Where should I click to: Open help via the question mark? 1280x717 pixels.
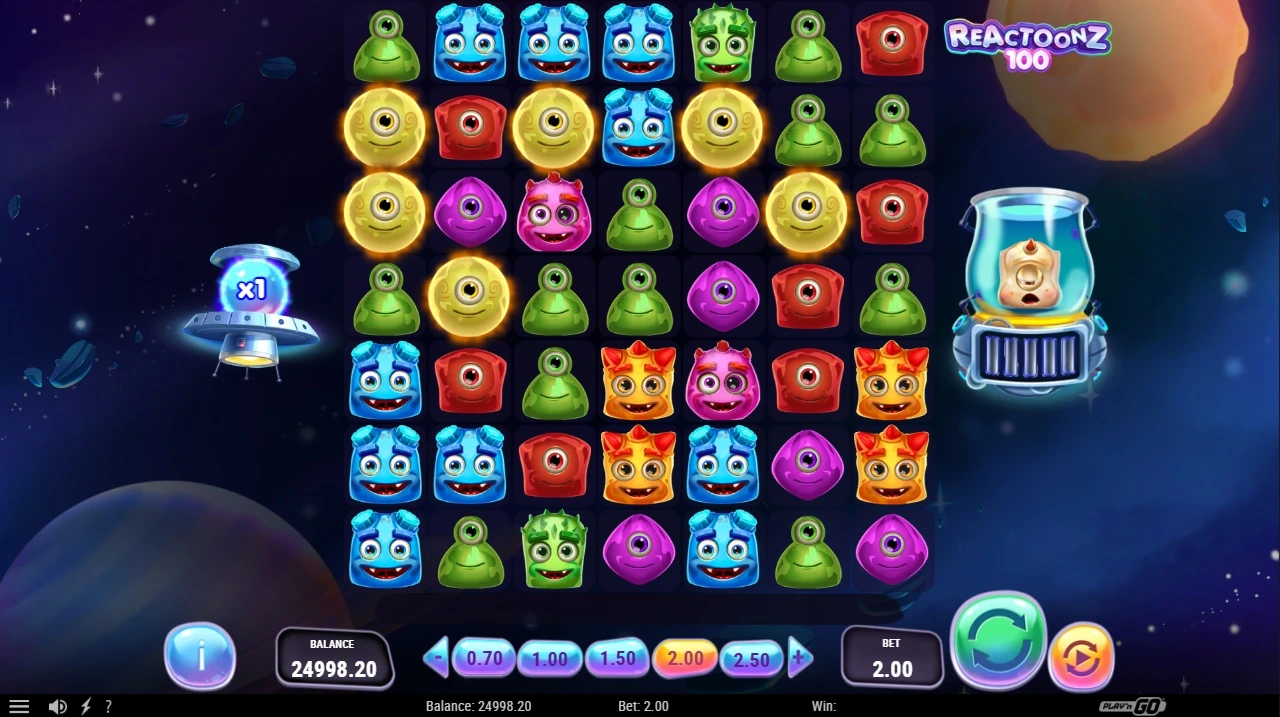pos(108,706)
